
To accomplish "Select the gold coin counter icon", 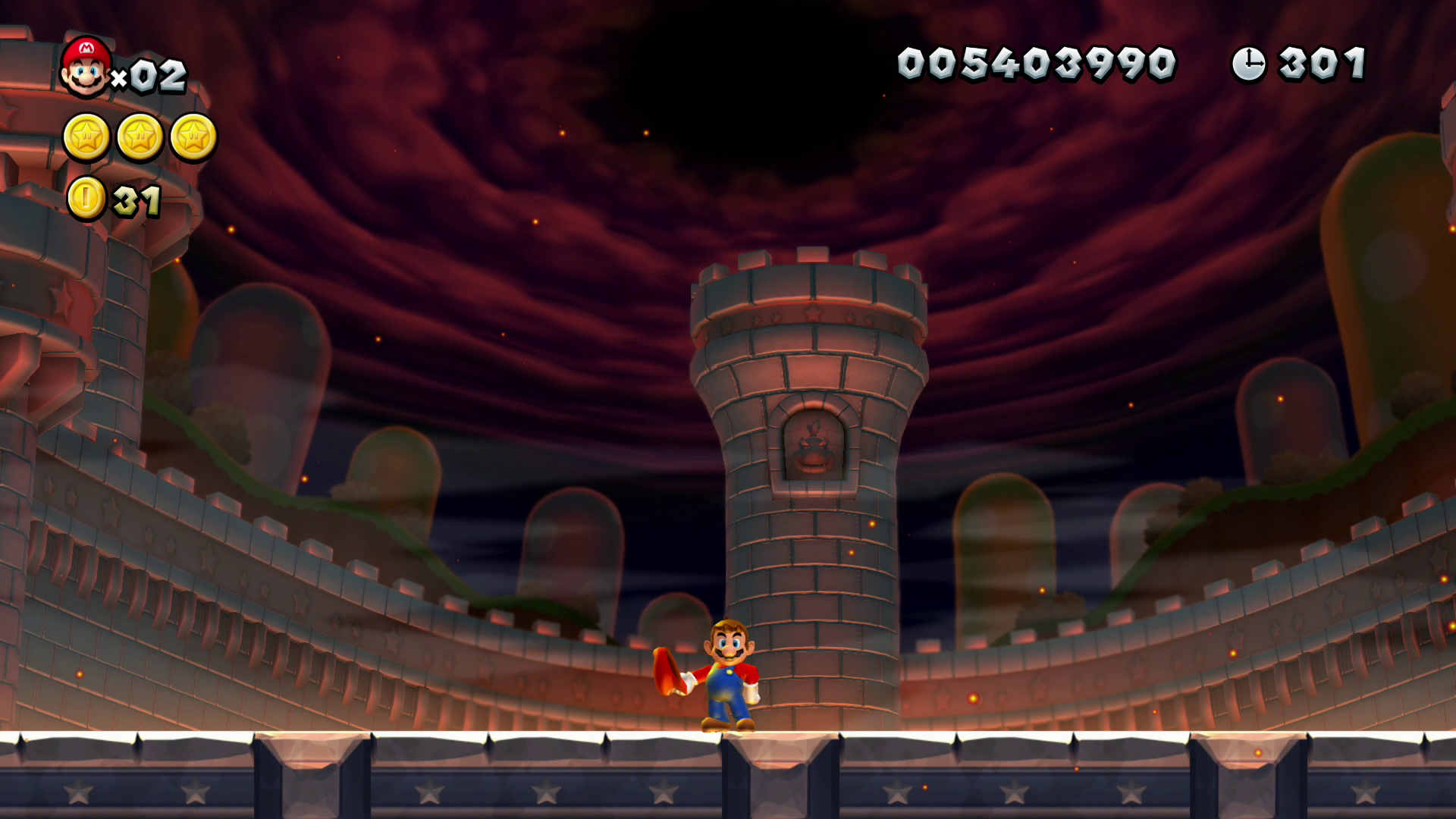I will (x=86, y=199).
